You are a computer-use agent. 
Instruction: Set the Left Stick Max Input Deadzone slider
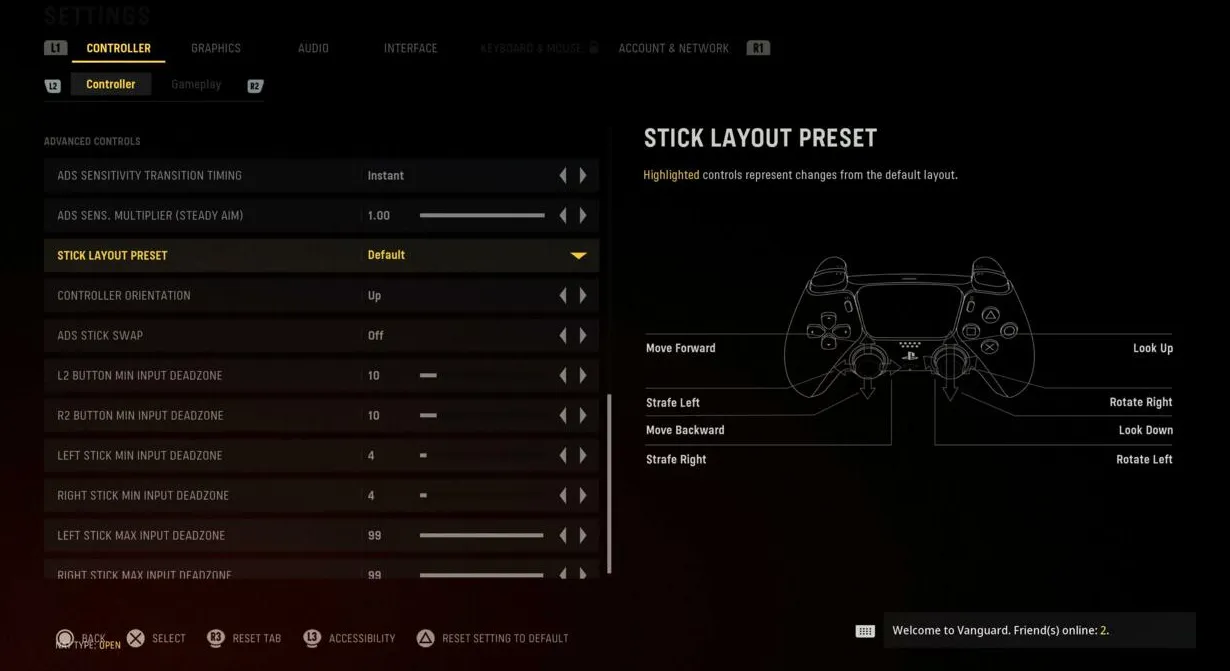[x=482, y=536]
